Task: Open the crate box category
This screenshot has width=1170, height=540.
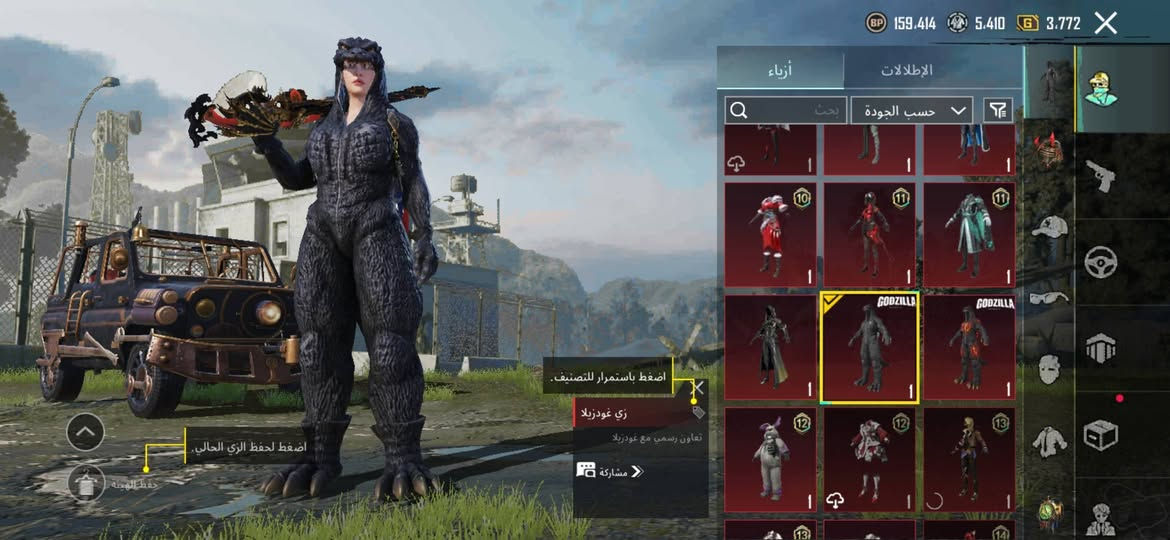Action: point(1100,434)
